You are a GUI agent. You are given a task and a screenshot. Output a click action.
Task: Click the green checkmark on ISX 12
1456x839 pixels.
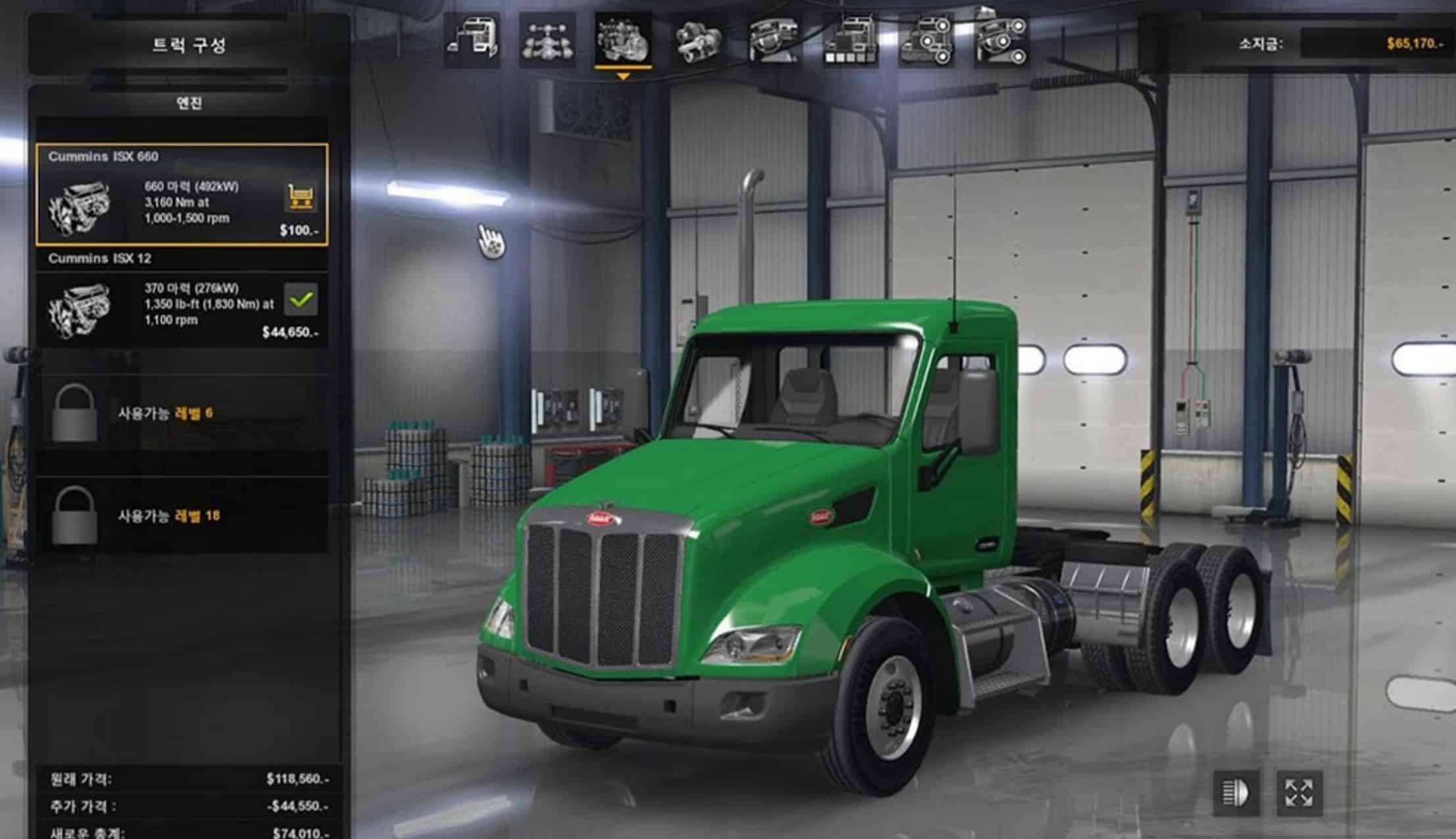tap(301, 300)
